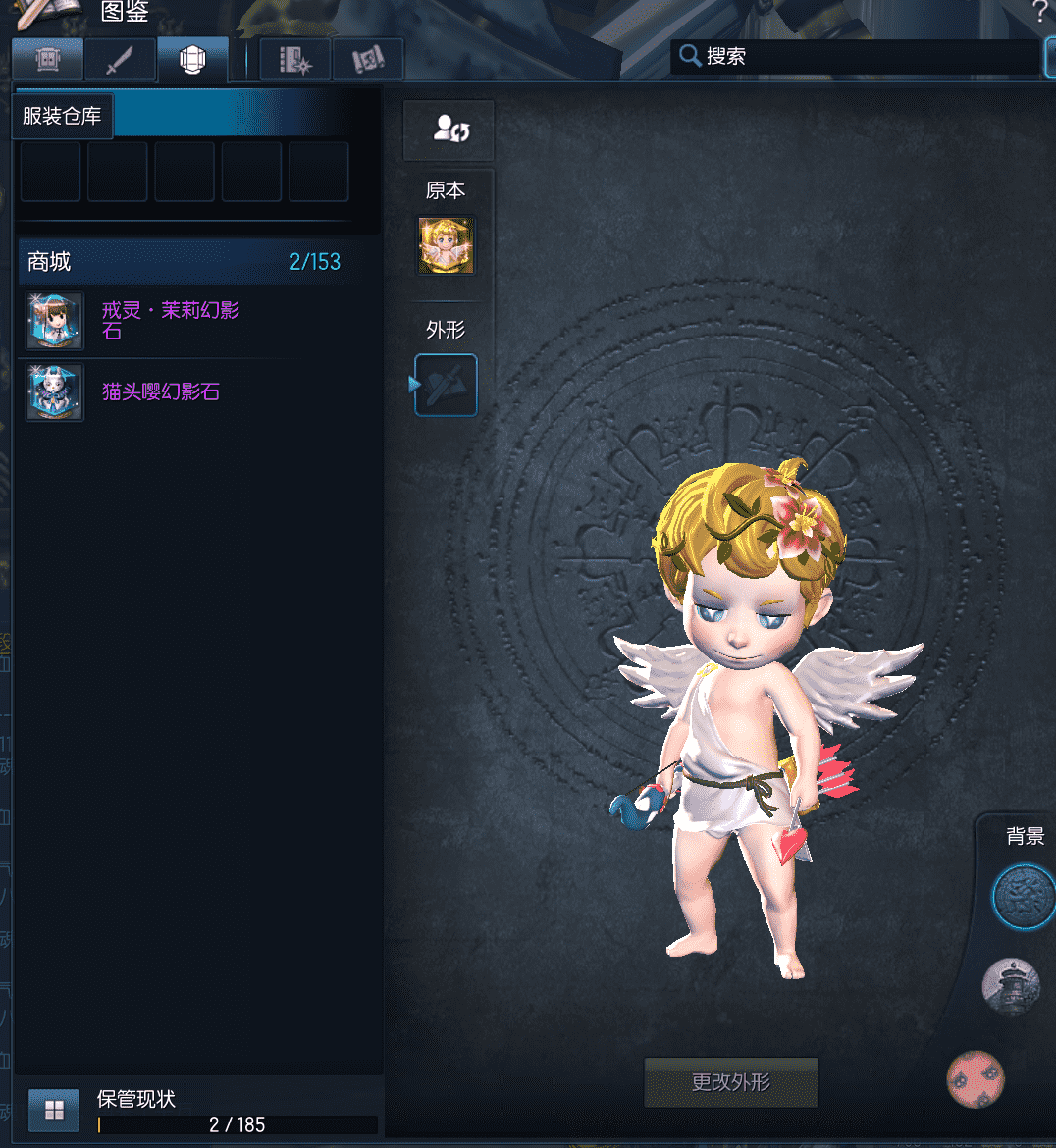Screen dimensions: 1056x1148
Task: Click the swap character button
Action: pyautogui.click(x=449, y=130)
